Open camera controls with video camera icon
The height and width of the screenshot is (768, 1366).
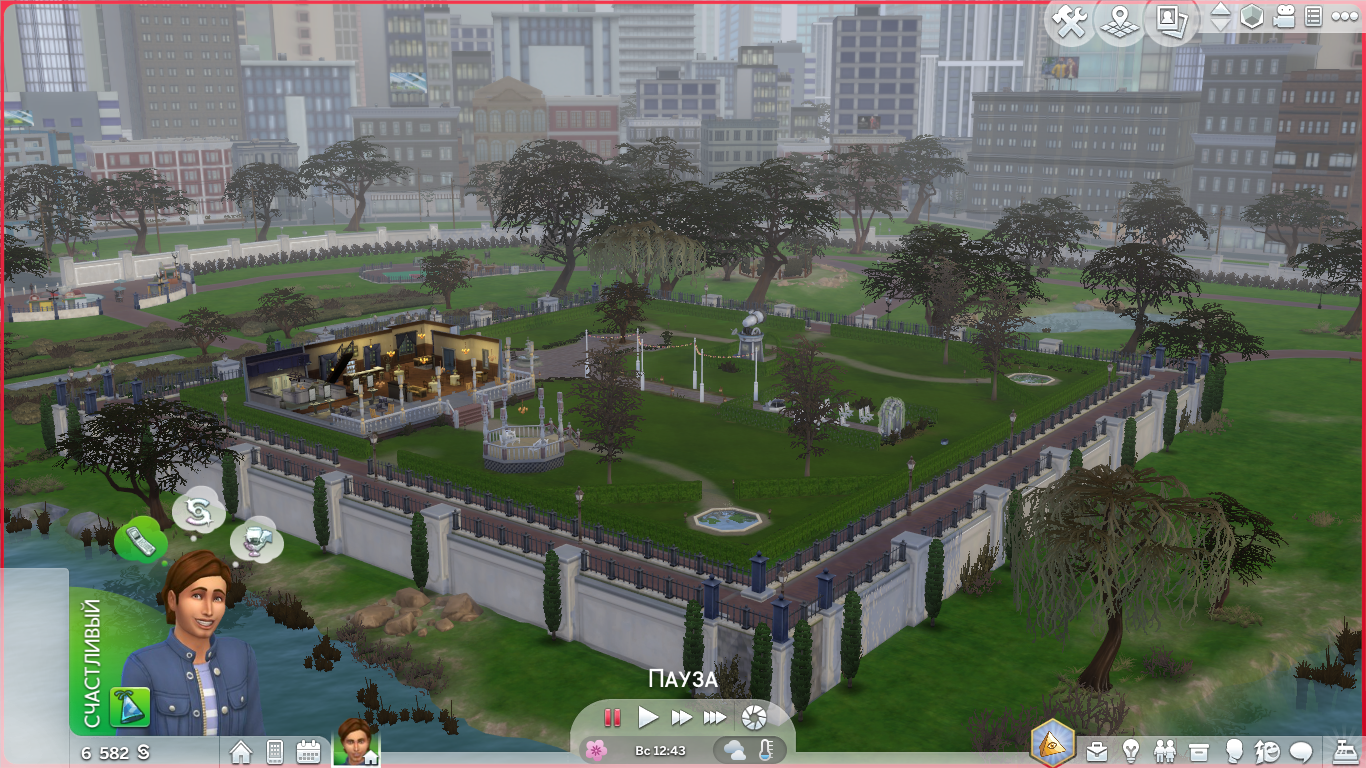1285,17
